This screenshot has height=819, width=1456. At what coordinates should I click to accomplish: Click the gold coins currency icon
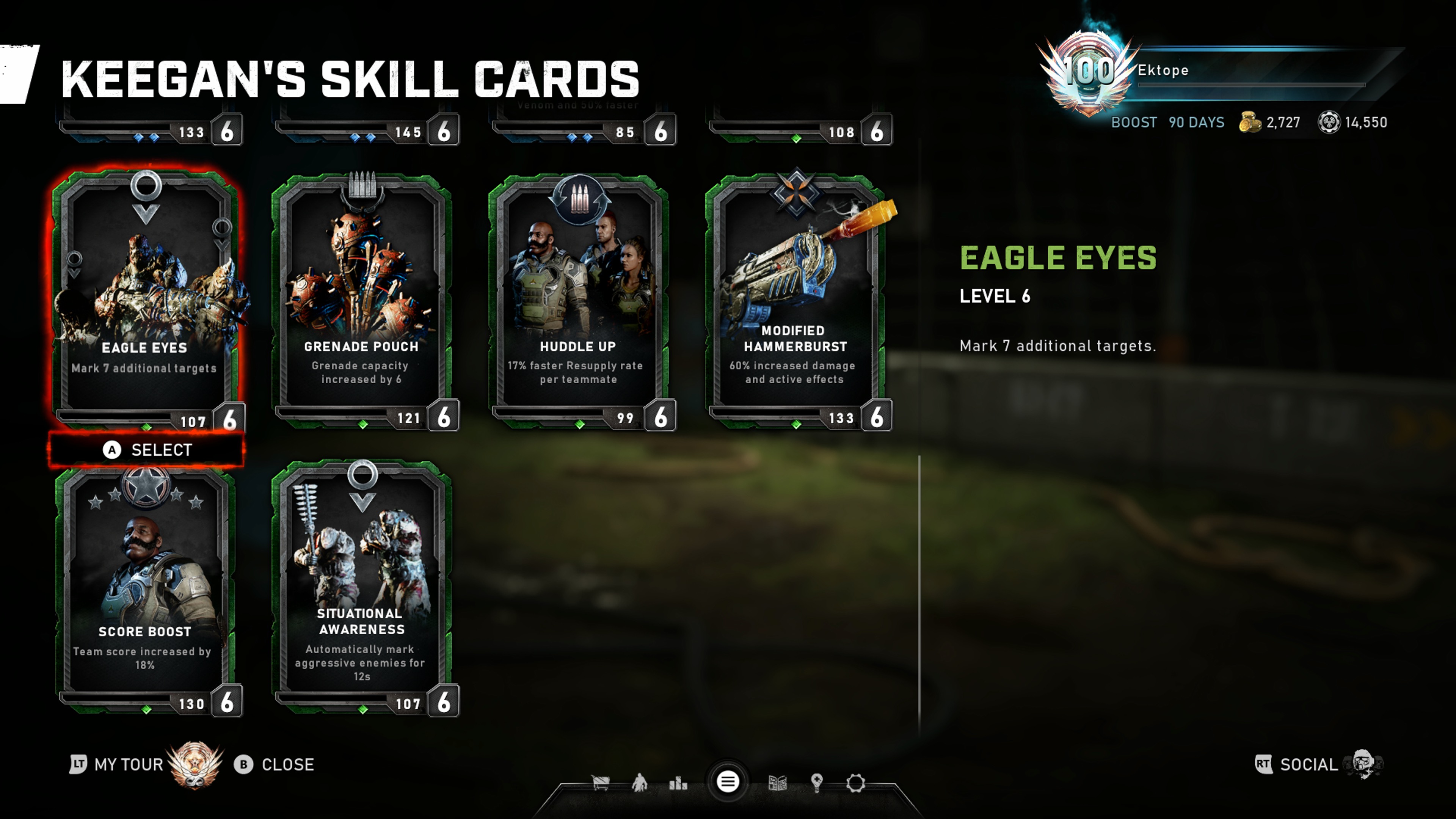pyautogui.click(x=1250, y=122)
